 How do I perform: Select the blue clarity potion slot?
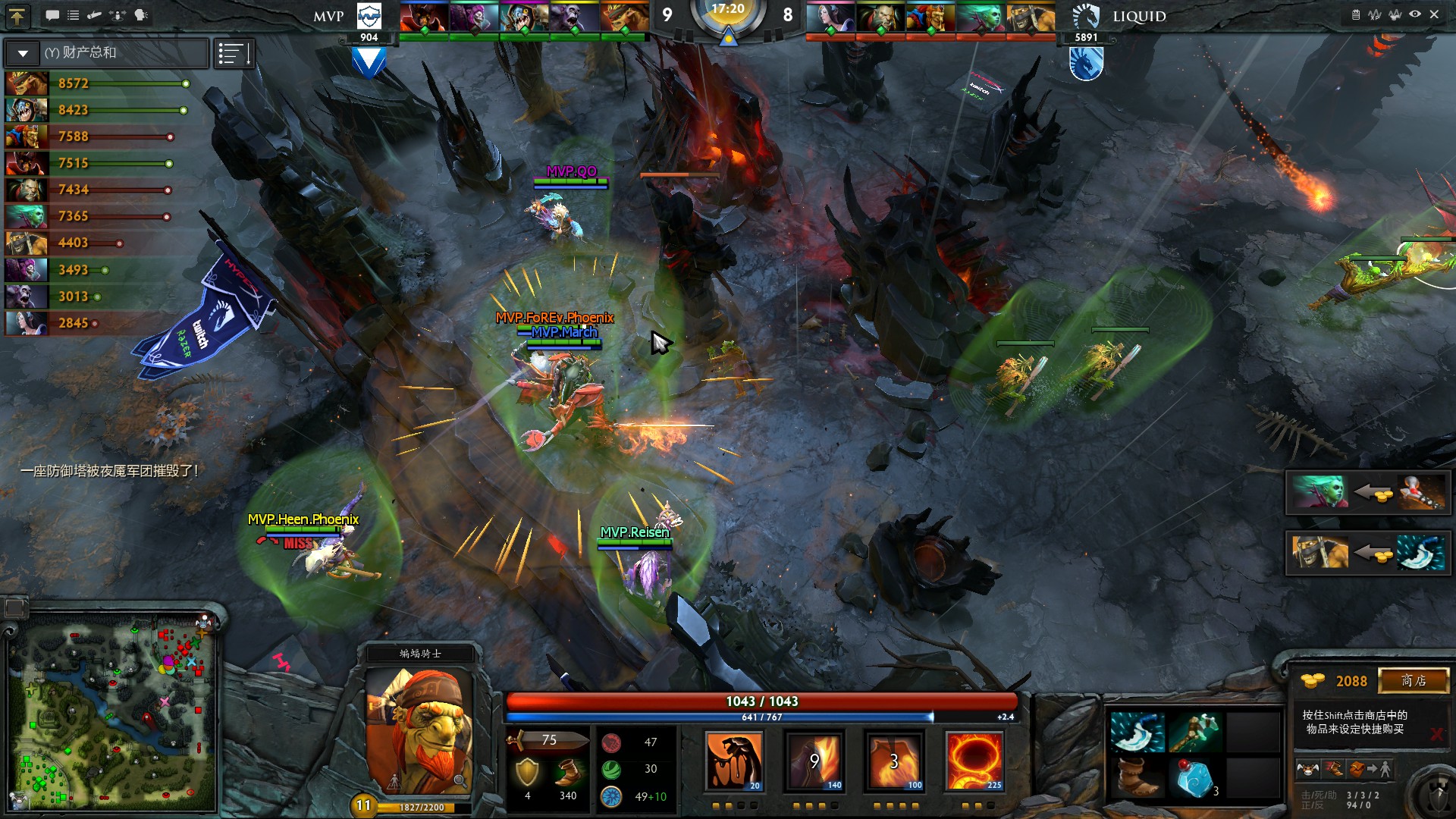pos(1194,778)
